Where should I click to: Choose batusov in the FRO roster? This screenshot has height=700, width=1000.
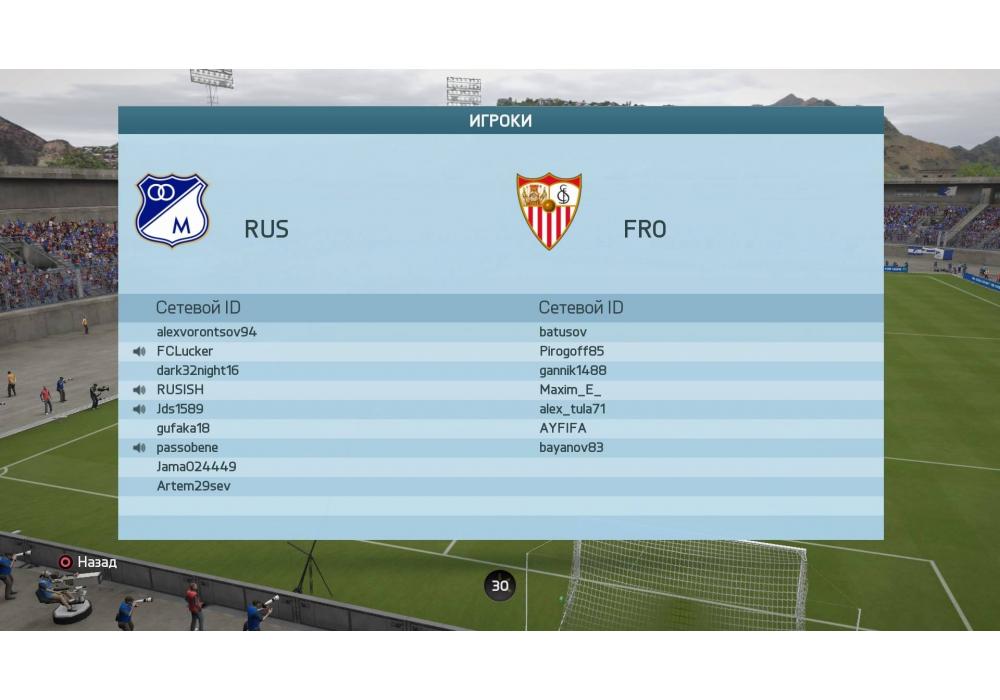[x=563, y=332]
